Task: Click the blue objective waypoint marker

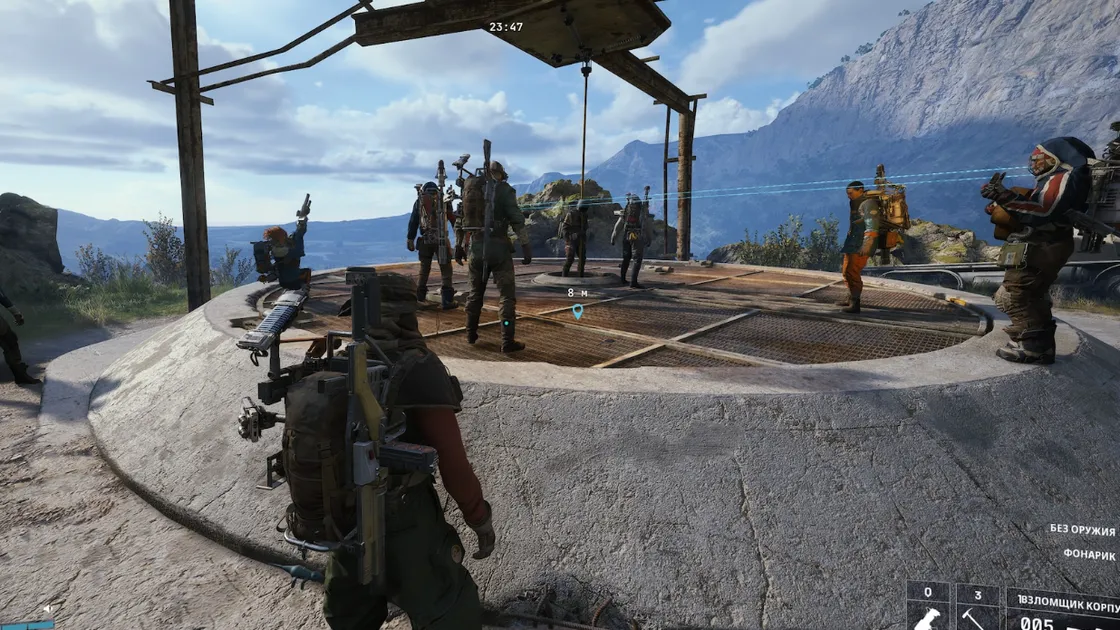Action: (x=577, y=312)
